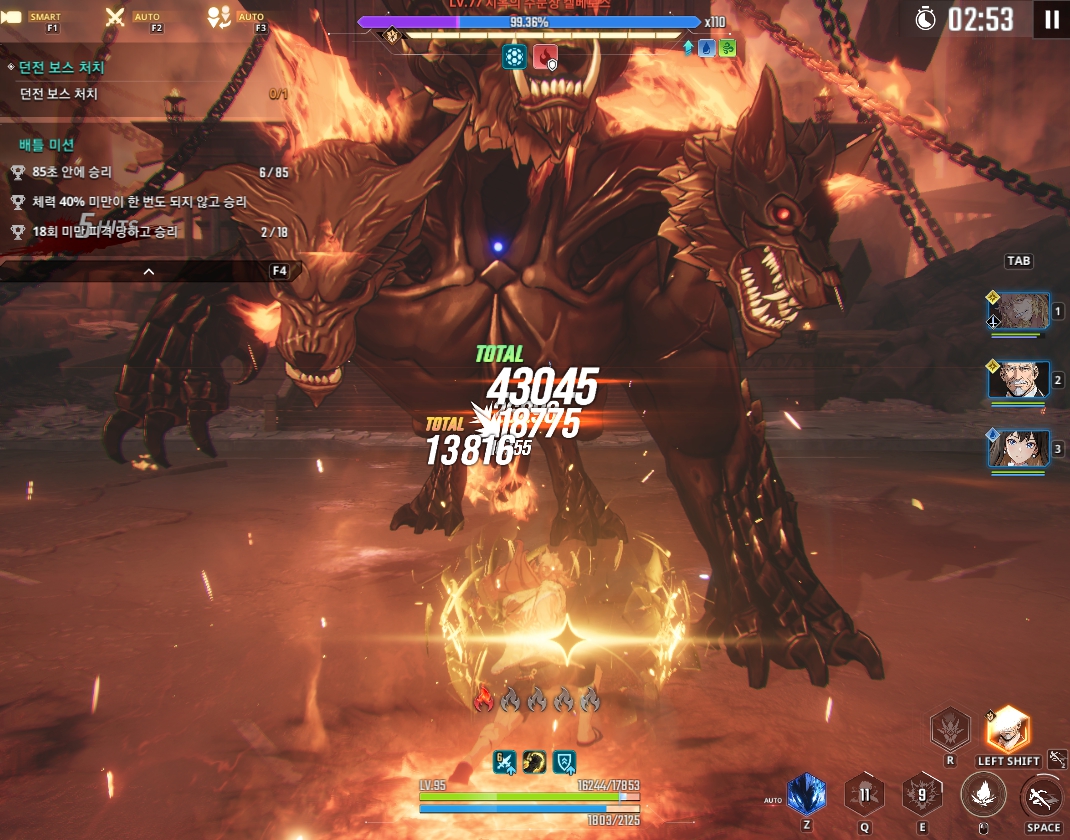Image resolution: width=1070 pixels, height=840 pixels.
Task: Click the small dash toggle beside Left Shift
Action: point(1057,759)
